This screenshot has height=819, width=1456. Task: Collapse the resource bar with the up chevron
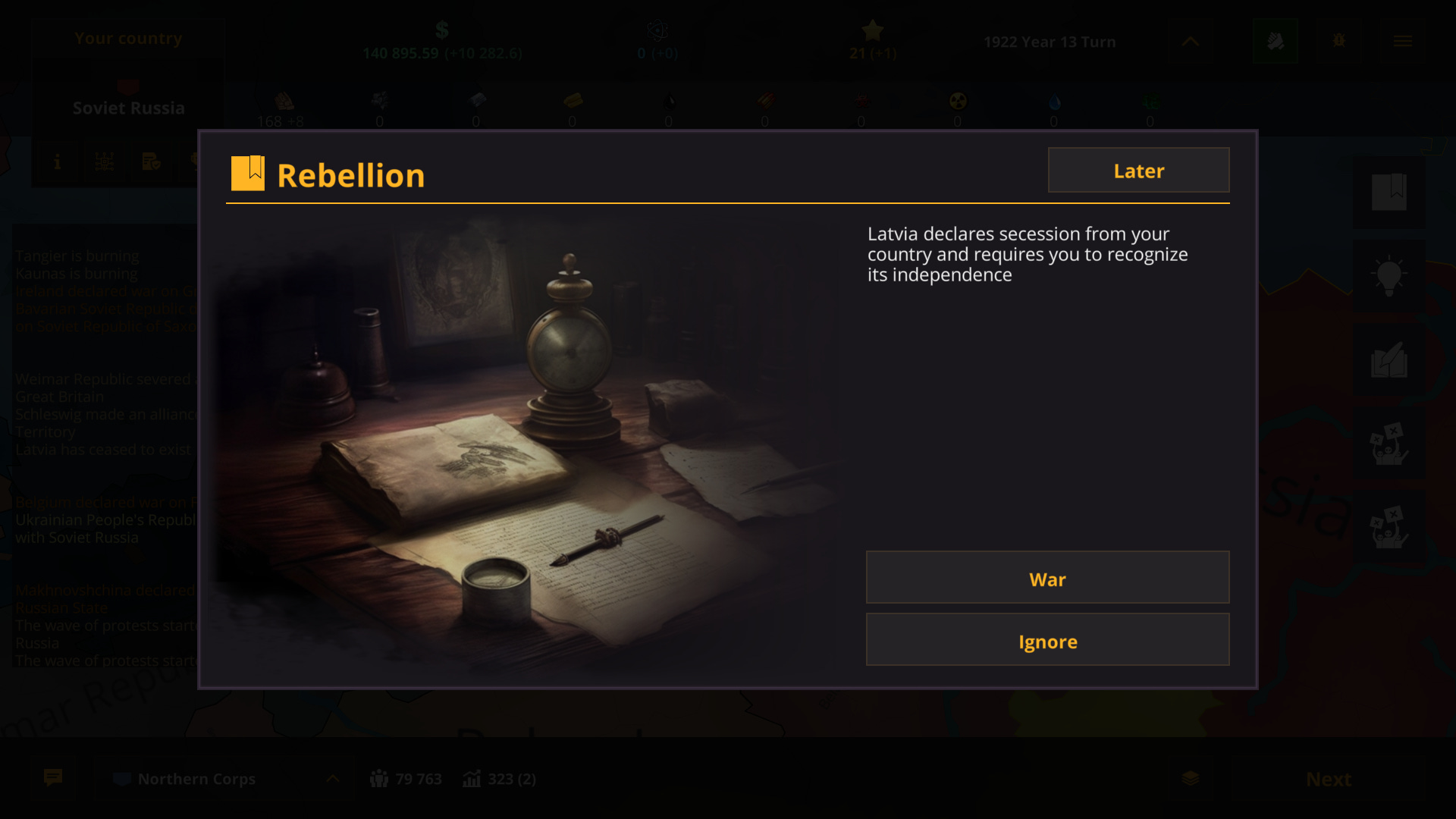tap(1190, 42)
